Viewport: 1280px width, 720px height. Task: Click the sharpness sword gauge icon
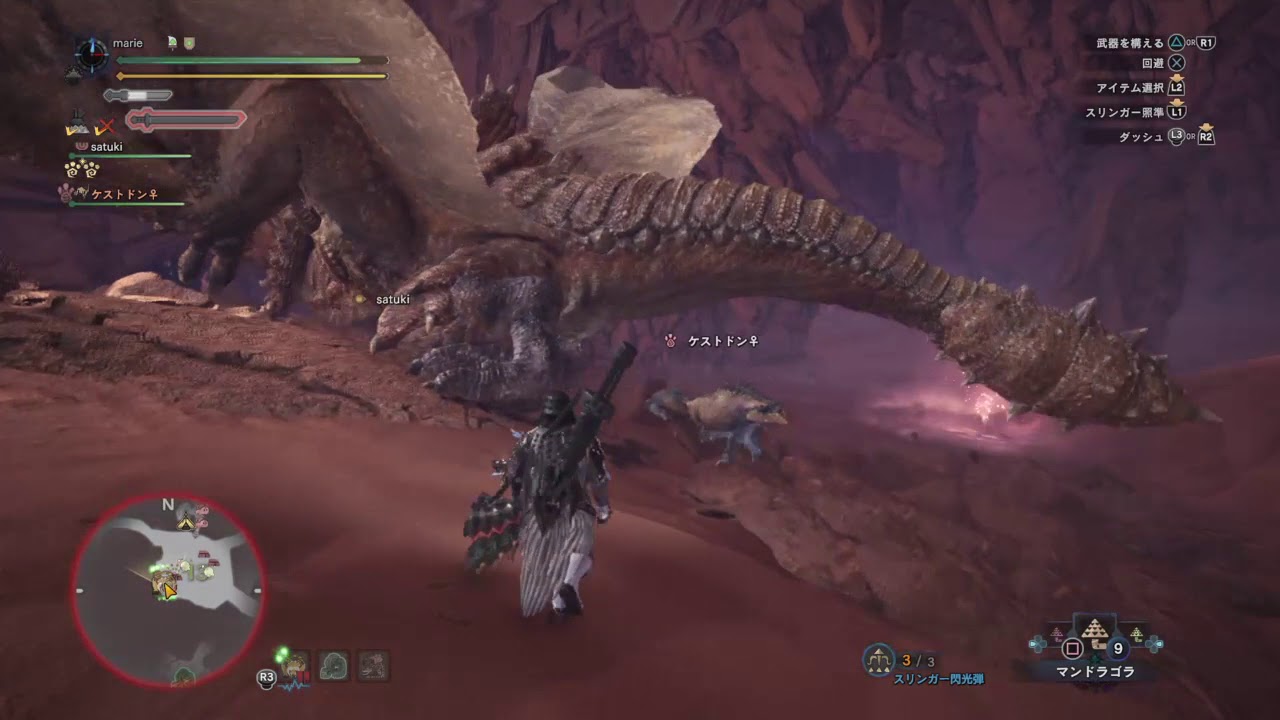tap(137, 94)
